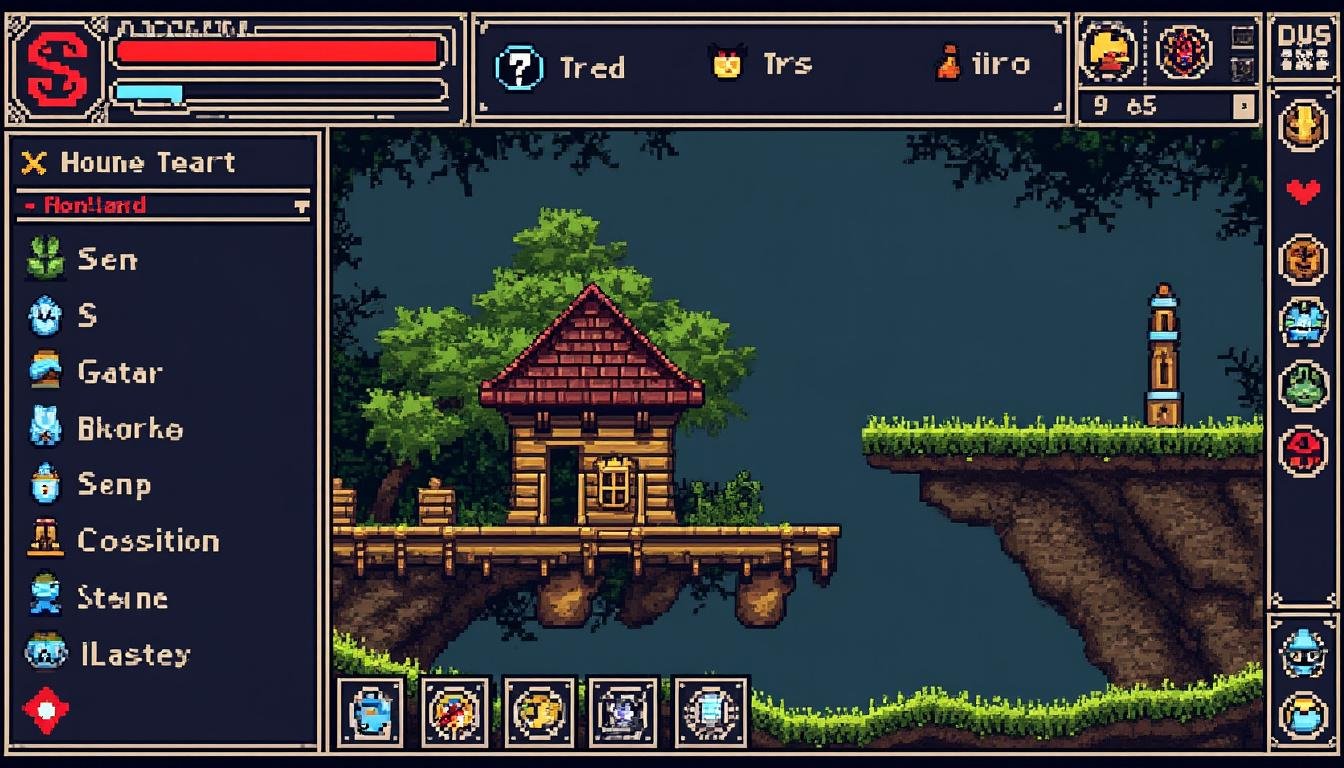
Task: Click the red health bar at top left
Action: coord(280,46)
